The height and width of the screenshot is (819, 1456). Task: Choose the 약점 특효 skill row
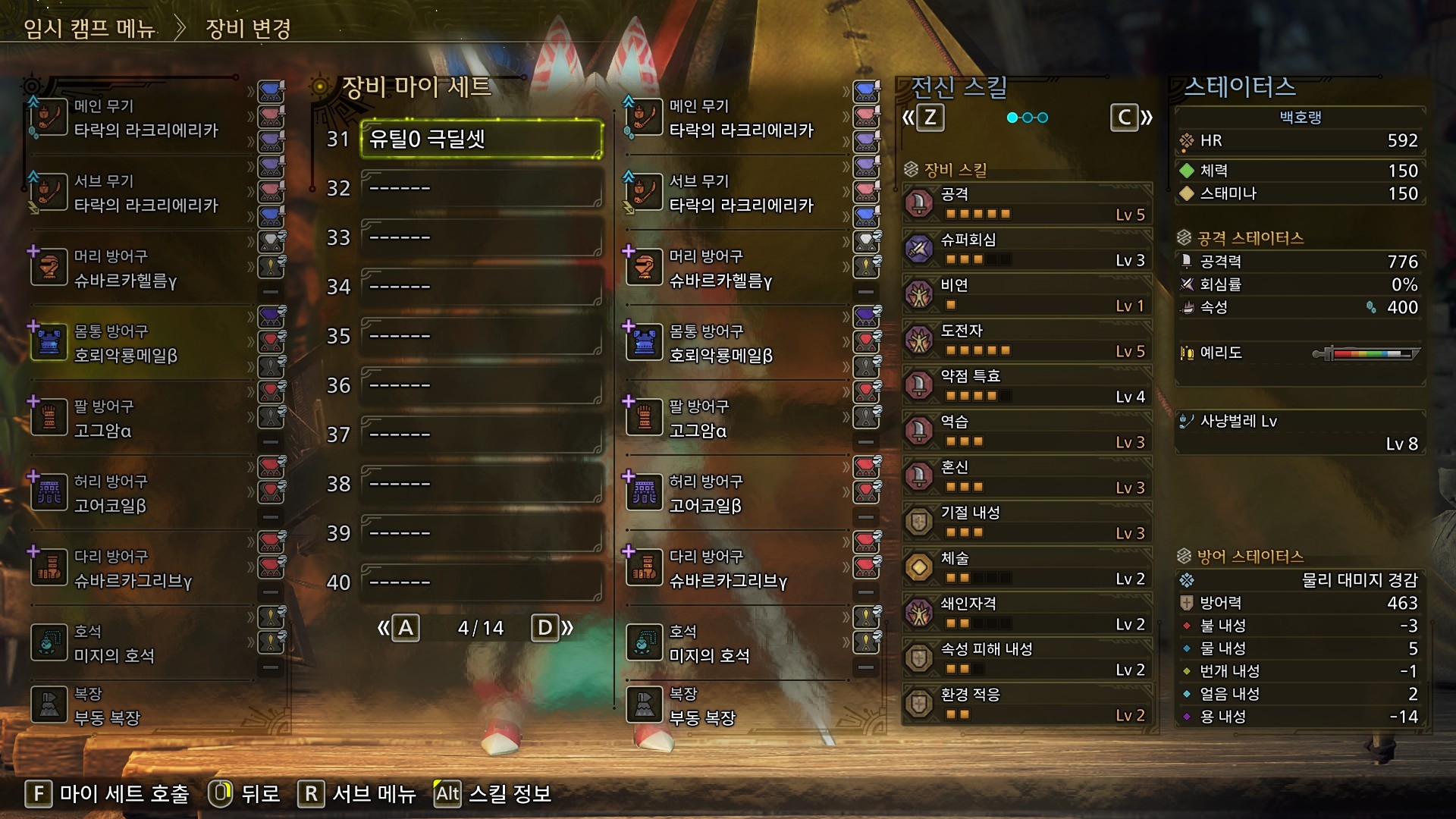1027,386
